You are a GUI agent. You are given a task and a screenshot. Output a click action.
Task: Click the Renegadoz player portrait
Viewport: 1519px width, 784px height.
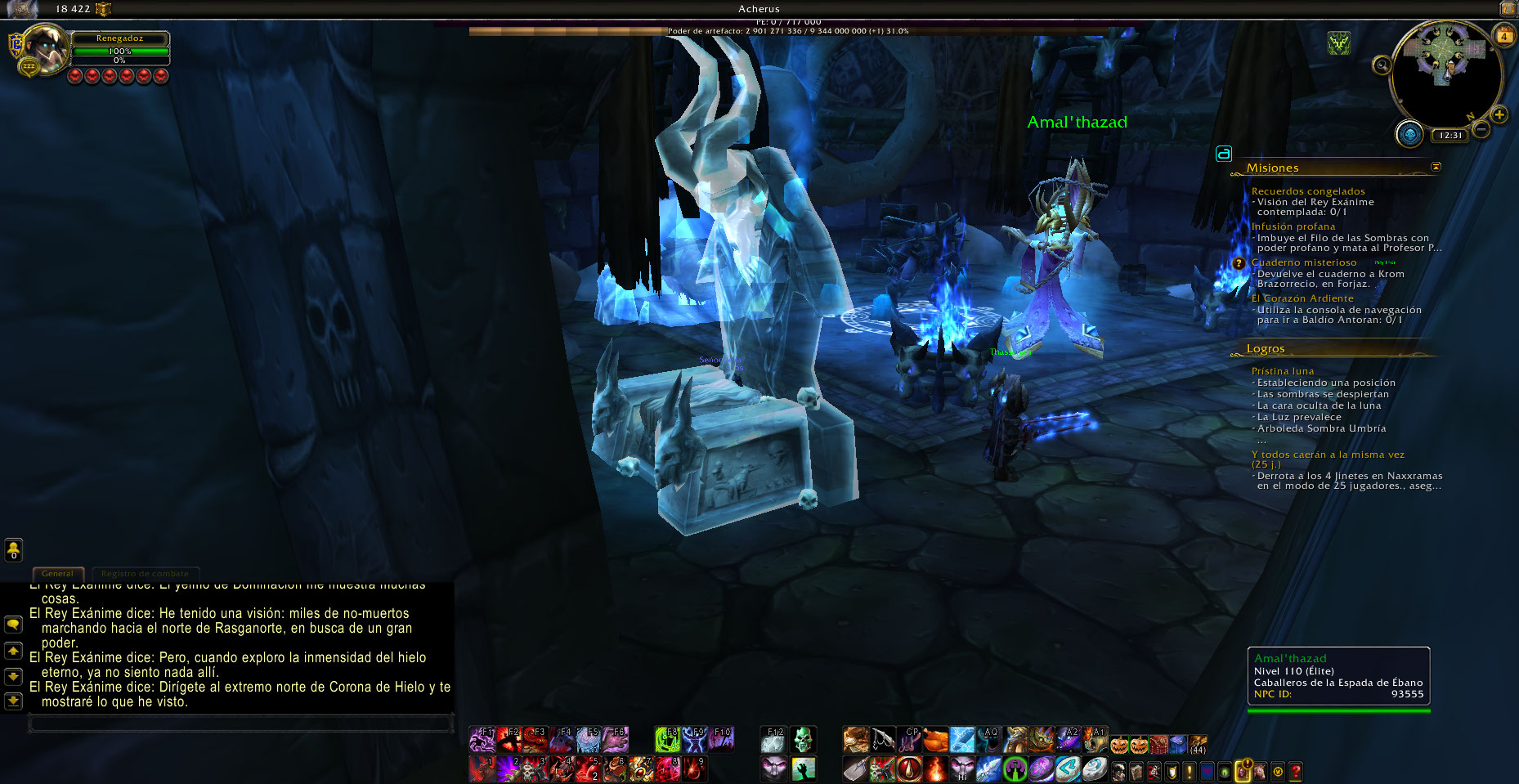tap(45, 47)
